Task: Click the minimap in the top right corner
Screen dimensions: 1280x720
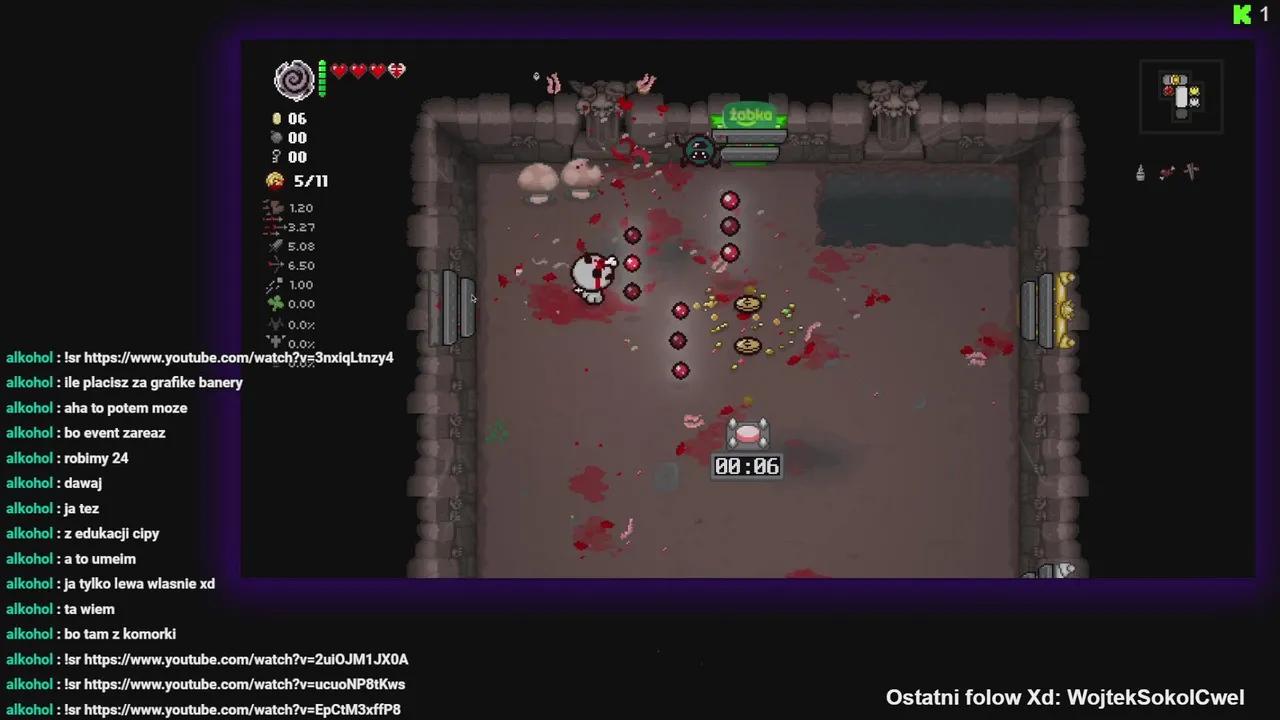Action: pyautogui.click(x=1181, y=96)
